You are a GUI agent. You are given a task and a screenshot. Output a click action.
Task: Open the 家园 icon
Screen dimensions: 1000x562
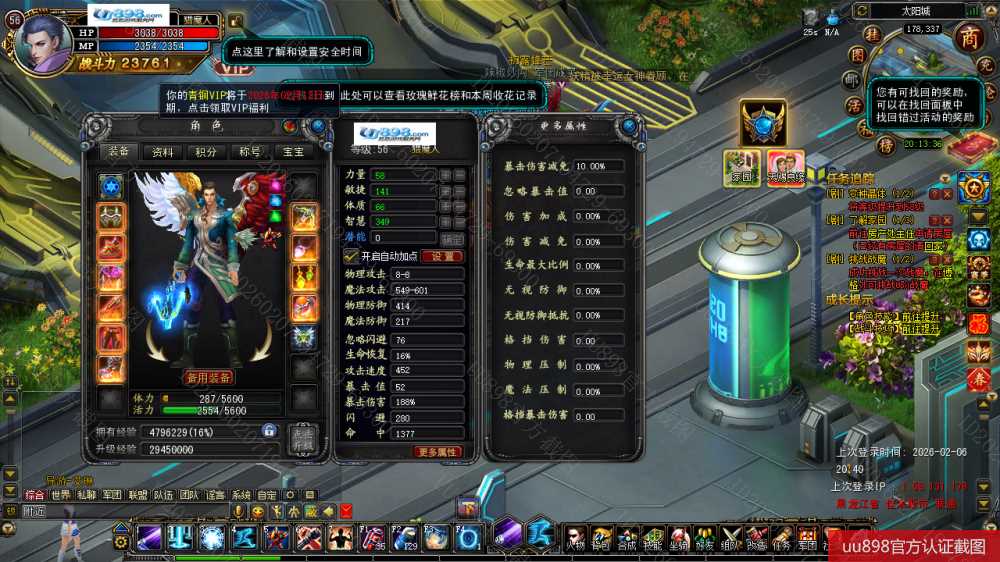[743, 167]
